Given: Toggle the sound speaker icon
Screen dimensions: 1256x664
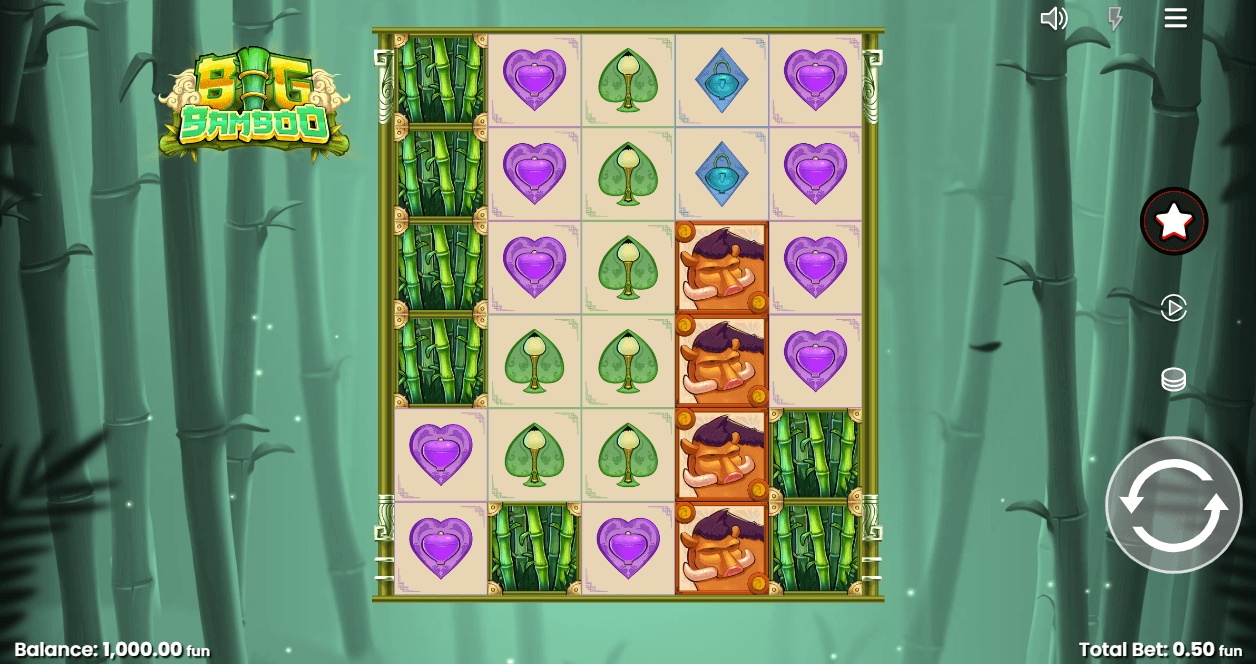Looking at the screenshot, I should click(x=1054, y=19).
